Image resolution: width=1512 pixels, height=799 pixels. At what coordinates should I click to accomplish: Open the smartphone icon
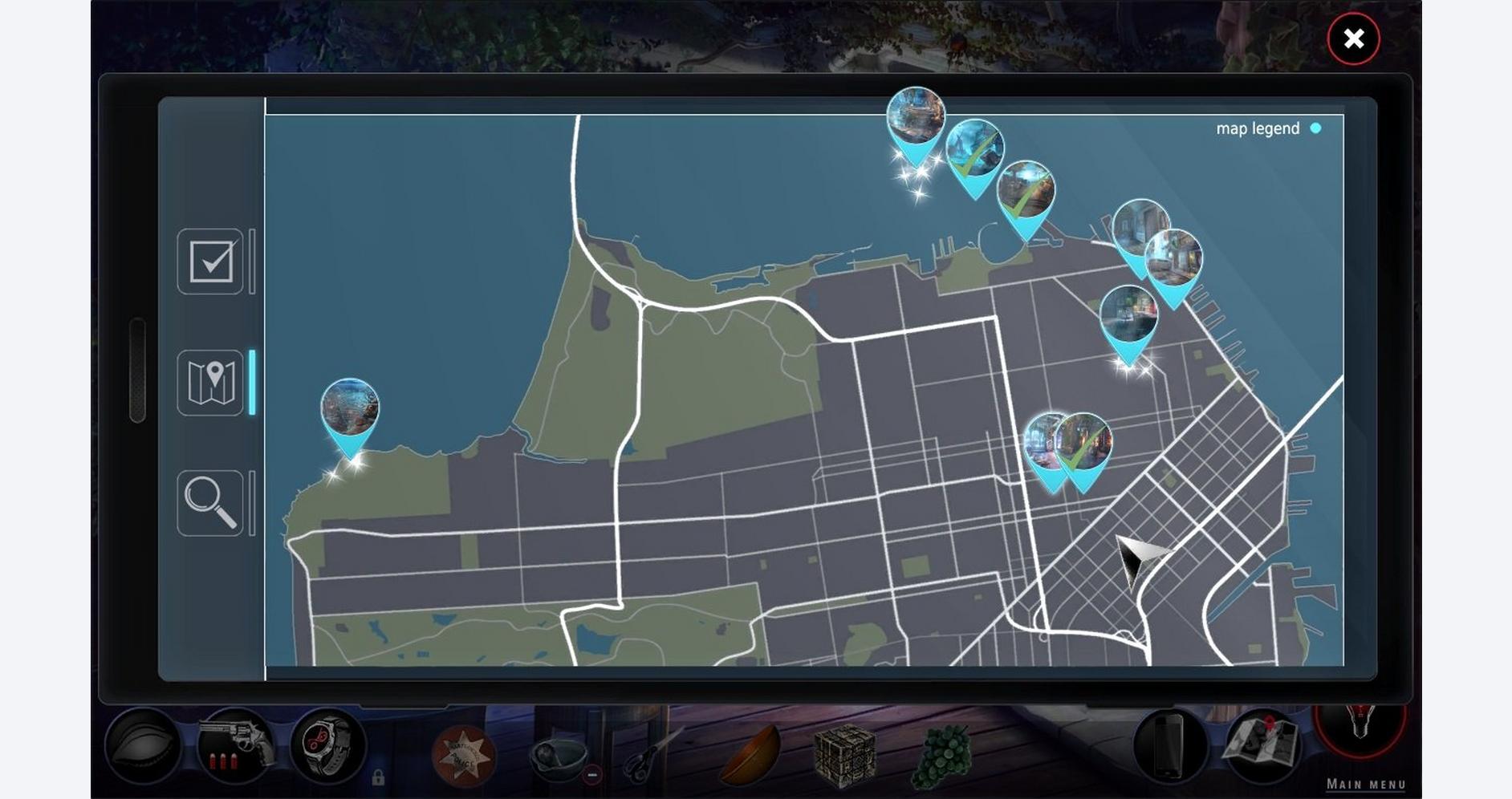click(x=1169, y=746)
